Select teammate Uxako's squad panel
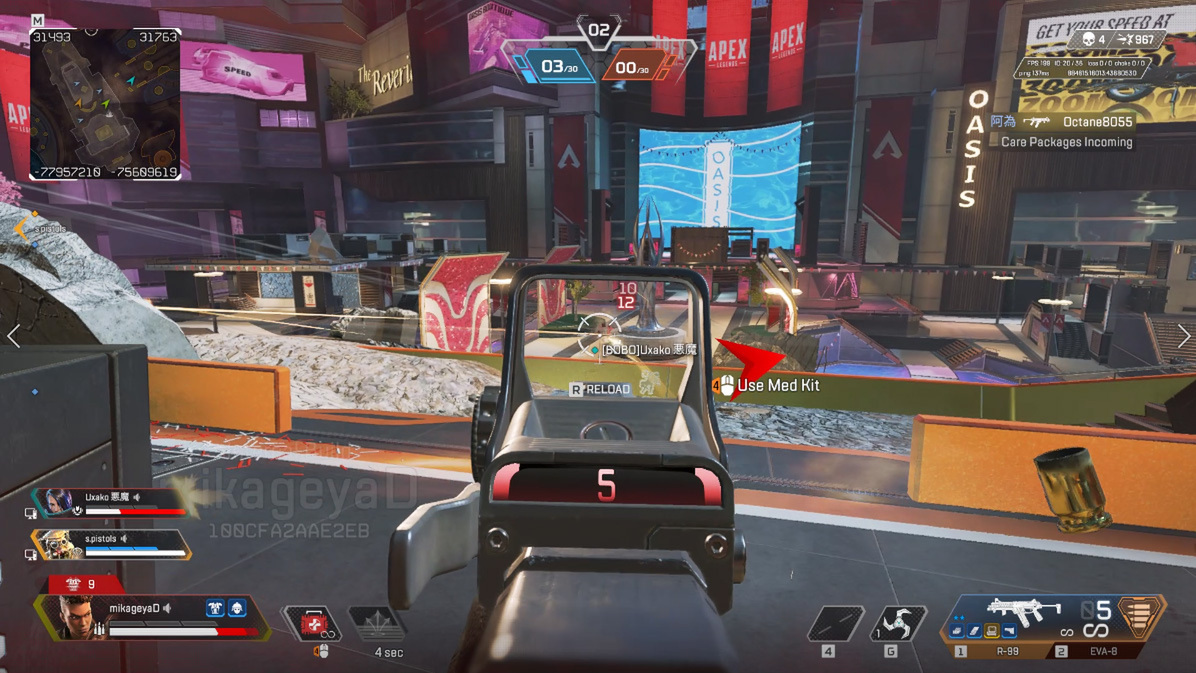1196x673 pixels. [x=110, y=503]
